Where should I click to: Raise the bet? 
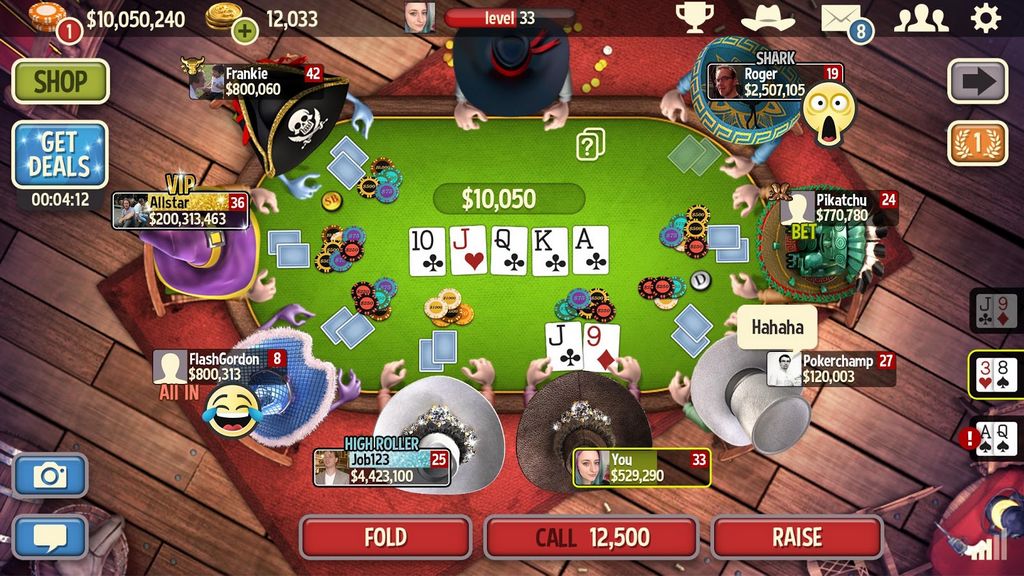796,537
